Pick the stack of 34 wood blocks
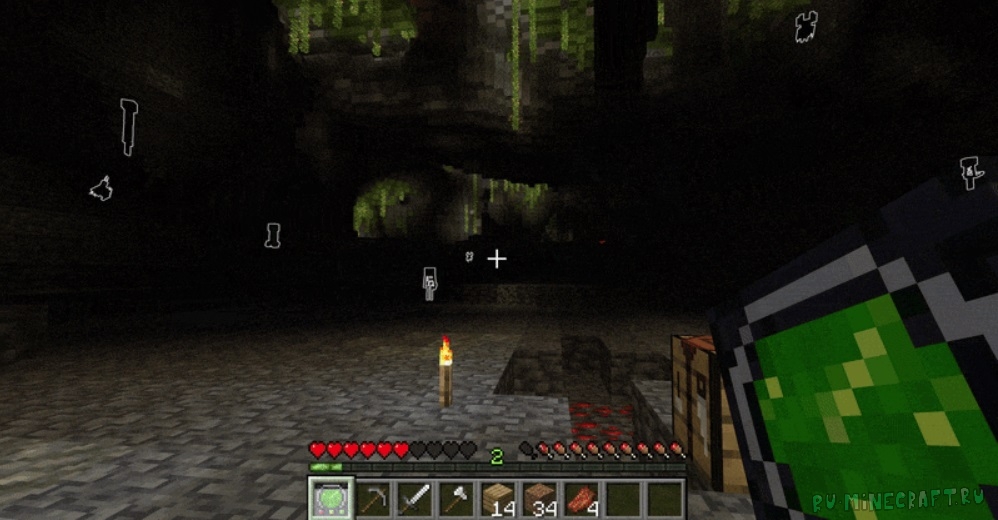The image size is (998, 520). tap(539, 497)
